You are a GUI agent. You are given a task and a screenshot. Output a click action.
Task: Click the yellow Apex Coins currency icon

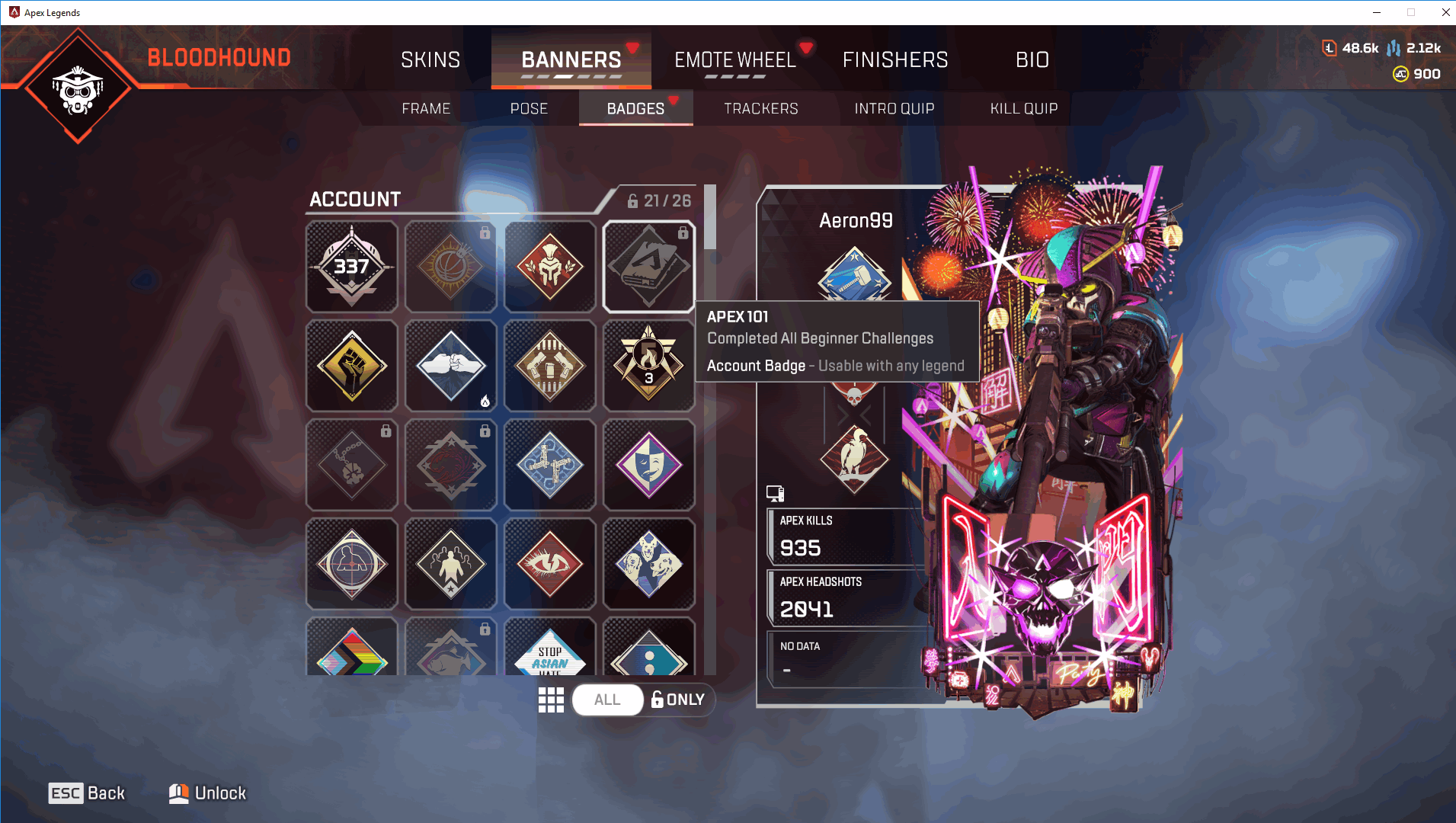click(x=1402, y=73)
